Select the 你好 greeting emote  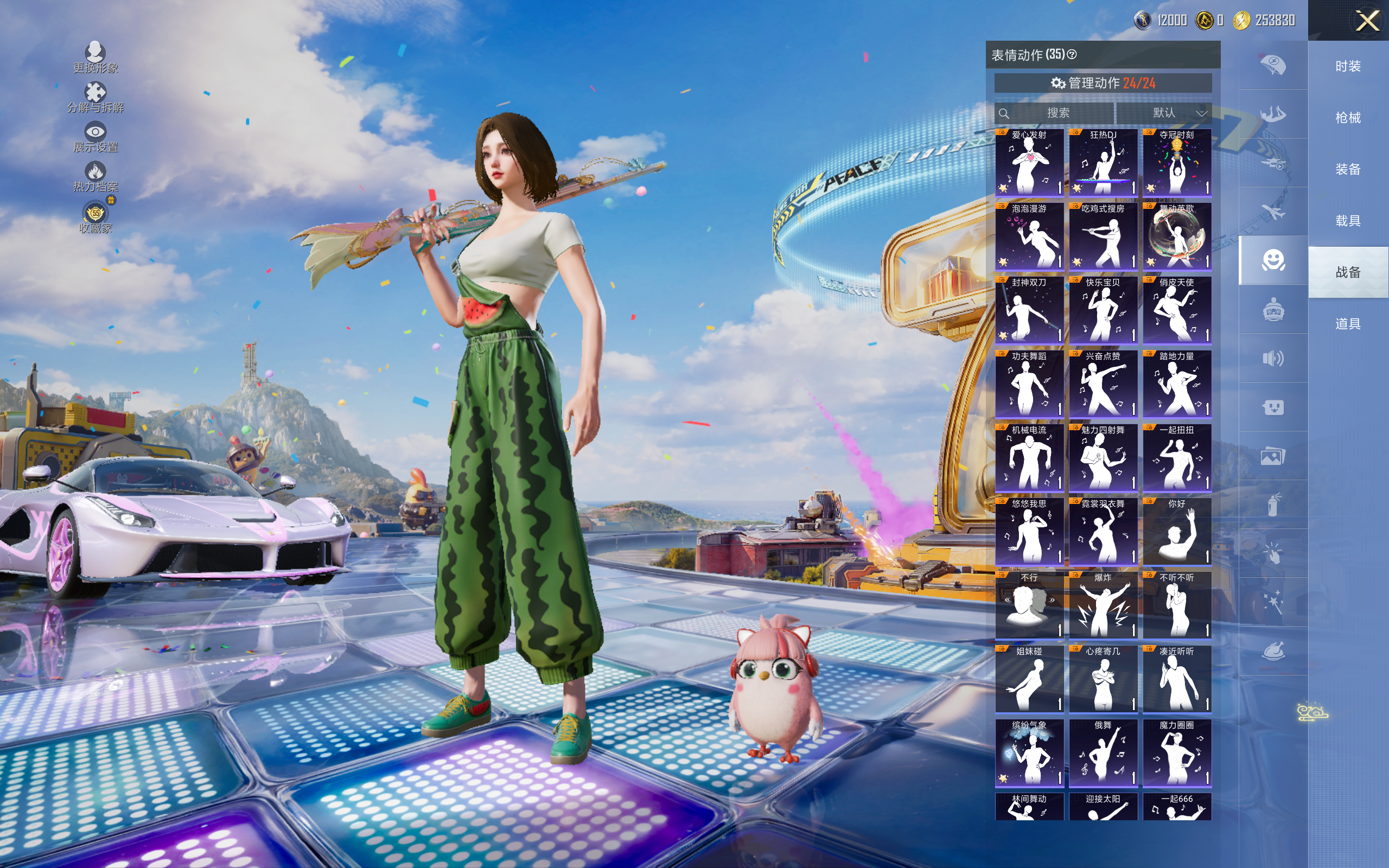coord(1177,531)
